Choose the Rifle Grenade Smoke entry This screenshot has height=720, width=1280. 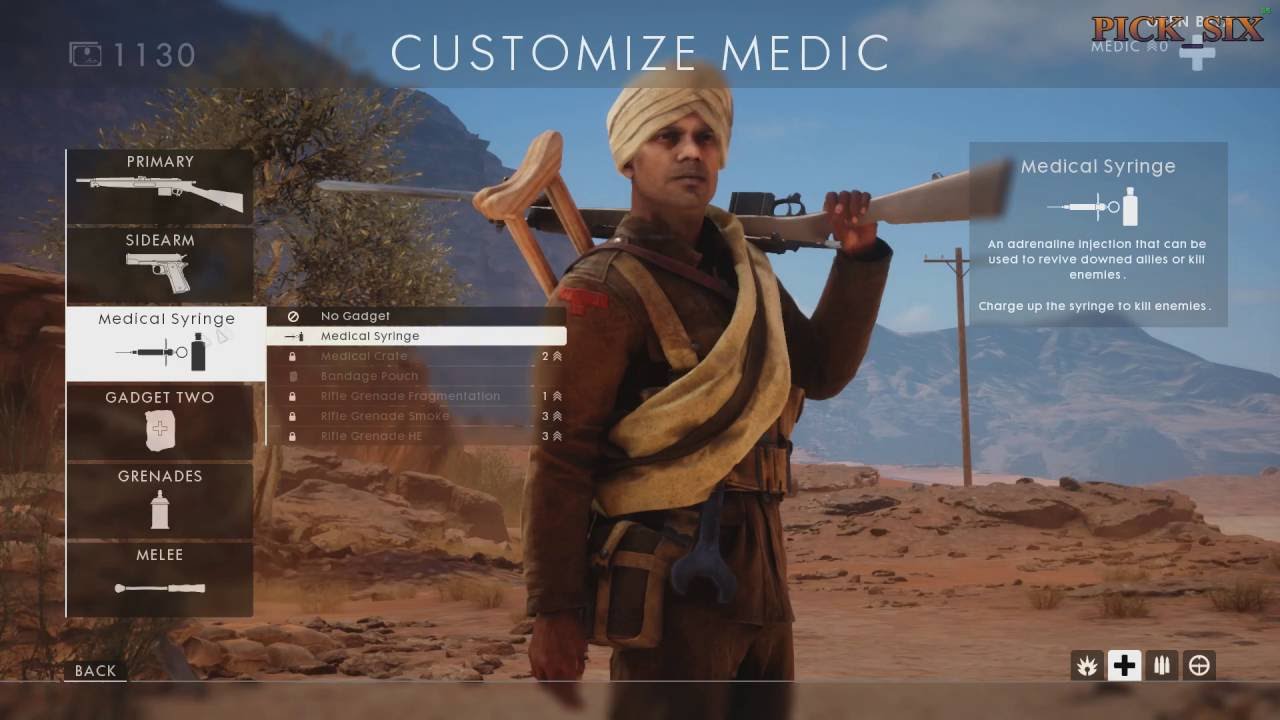pos(416,416)
